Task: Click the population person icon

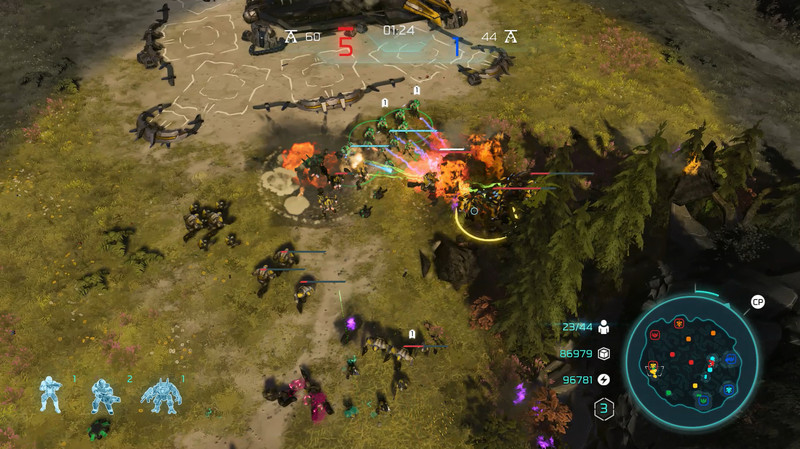Action: tap(603, 327)
